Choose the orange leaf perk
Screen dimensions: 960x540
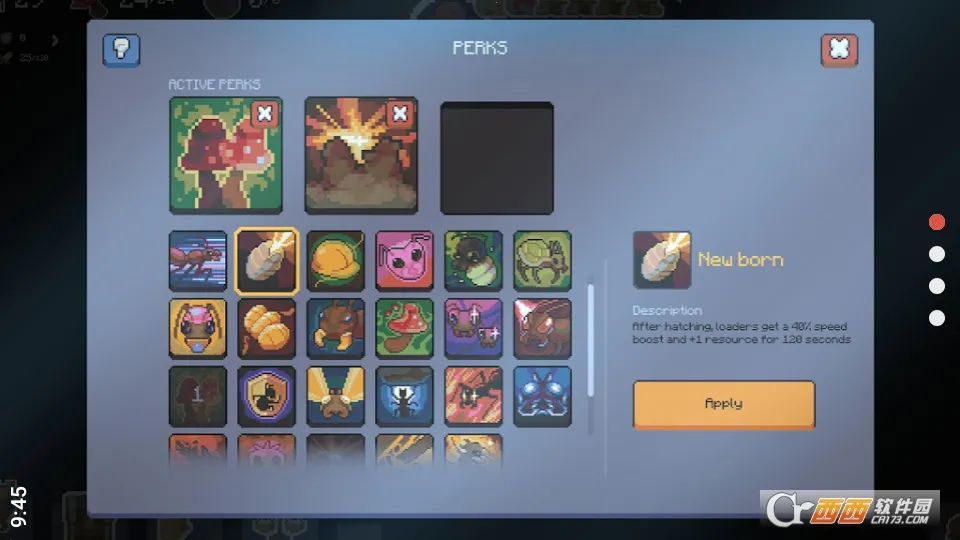[335, 261]
